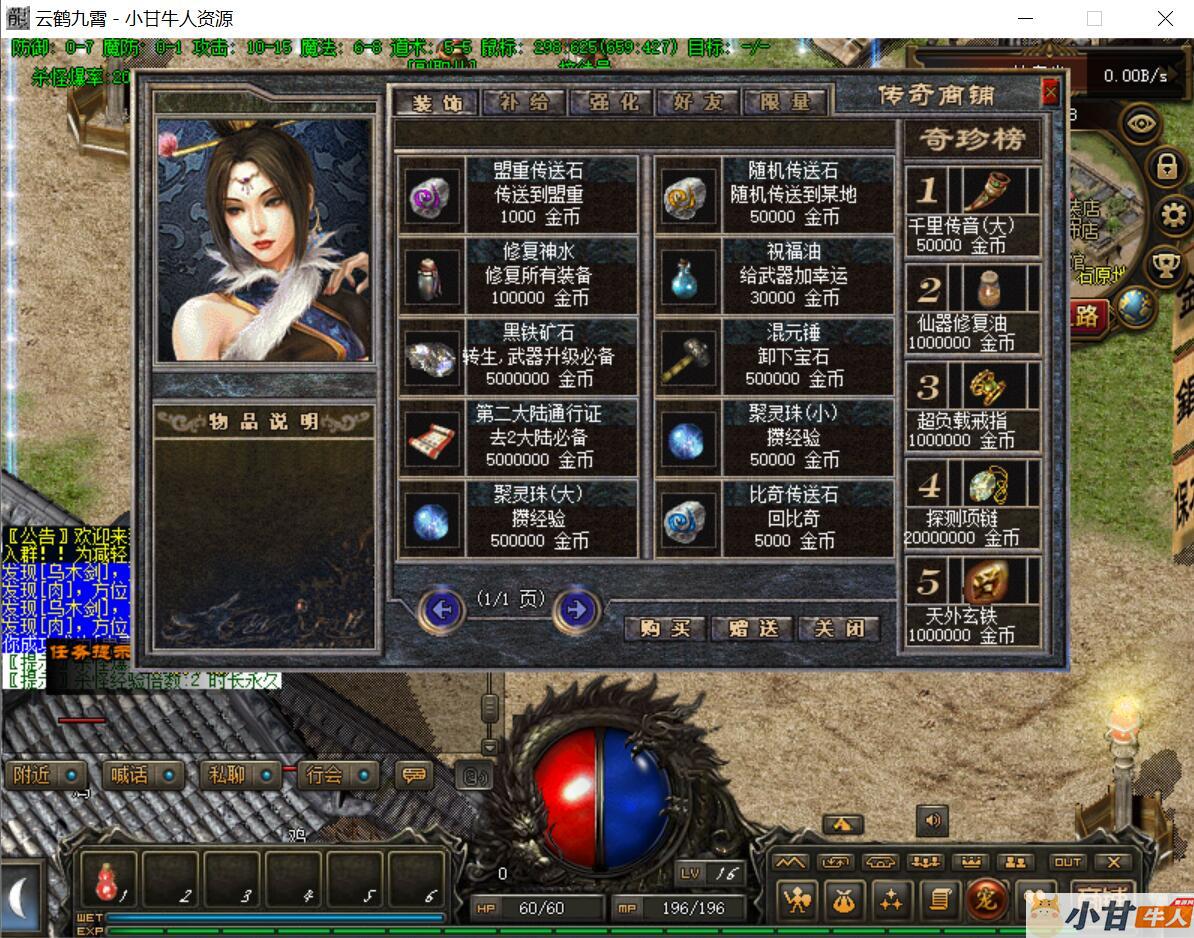Choose the 混元锤 hammer item
Viewport: 1194px width, 938px height.
[x=775, y=356]
